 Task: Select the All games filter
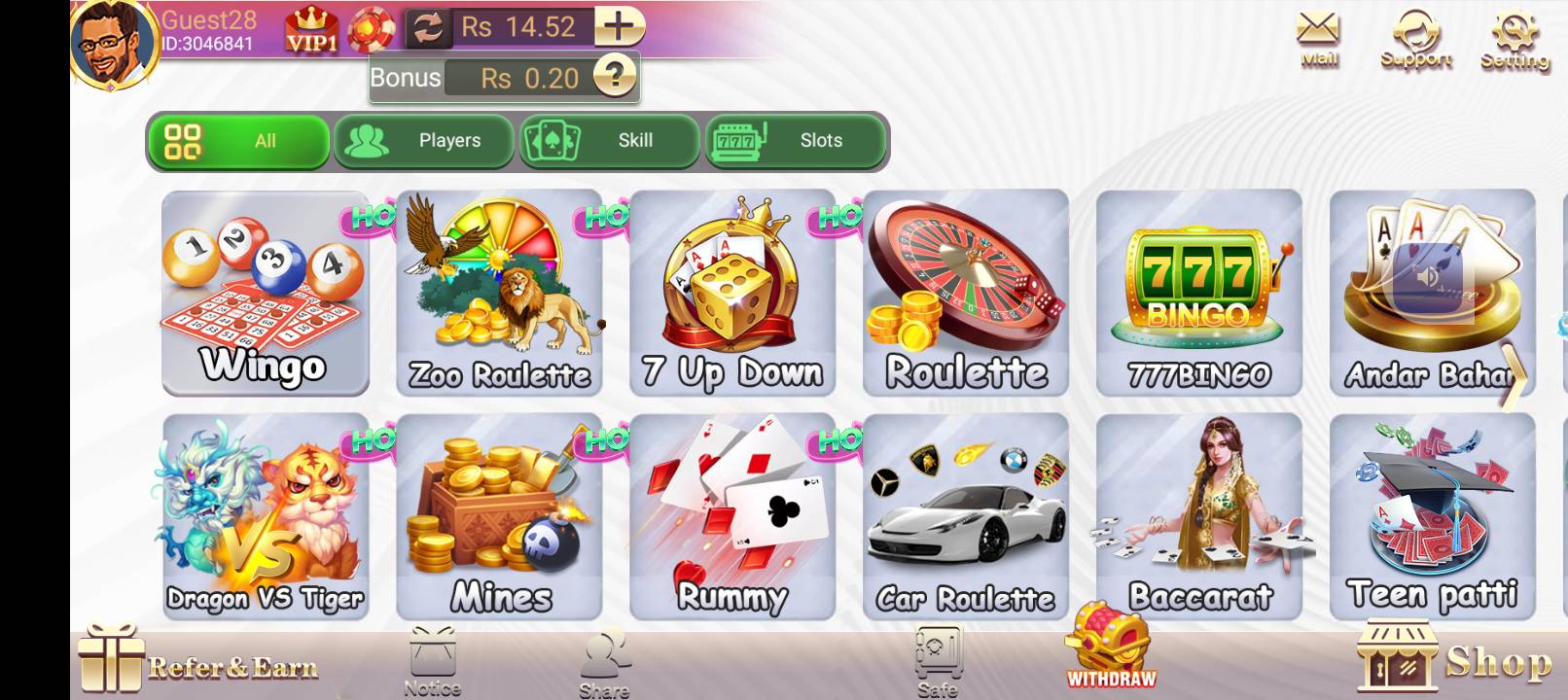238,141
